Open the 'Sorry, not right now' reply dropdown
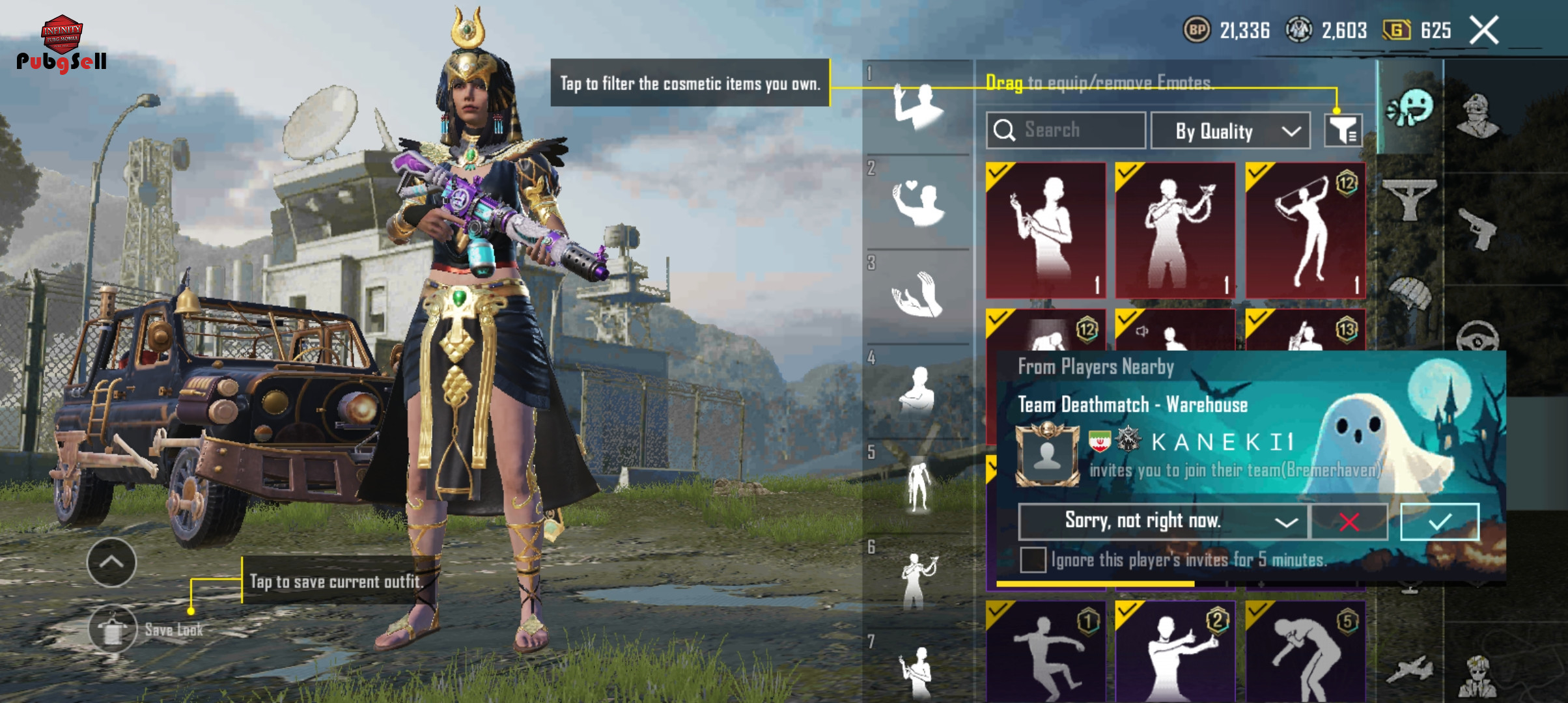This screenshot has width=1568, height=703. click(1163, 521)
